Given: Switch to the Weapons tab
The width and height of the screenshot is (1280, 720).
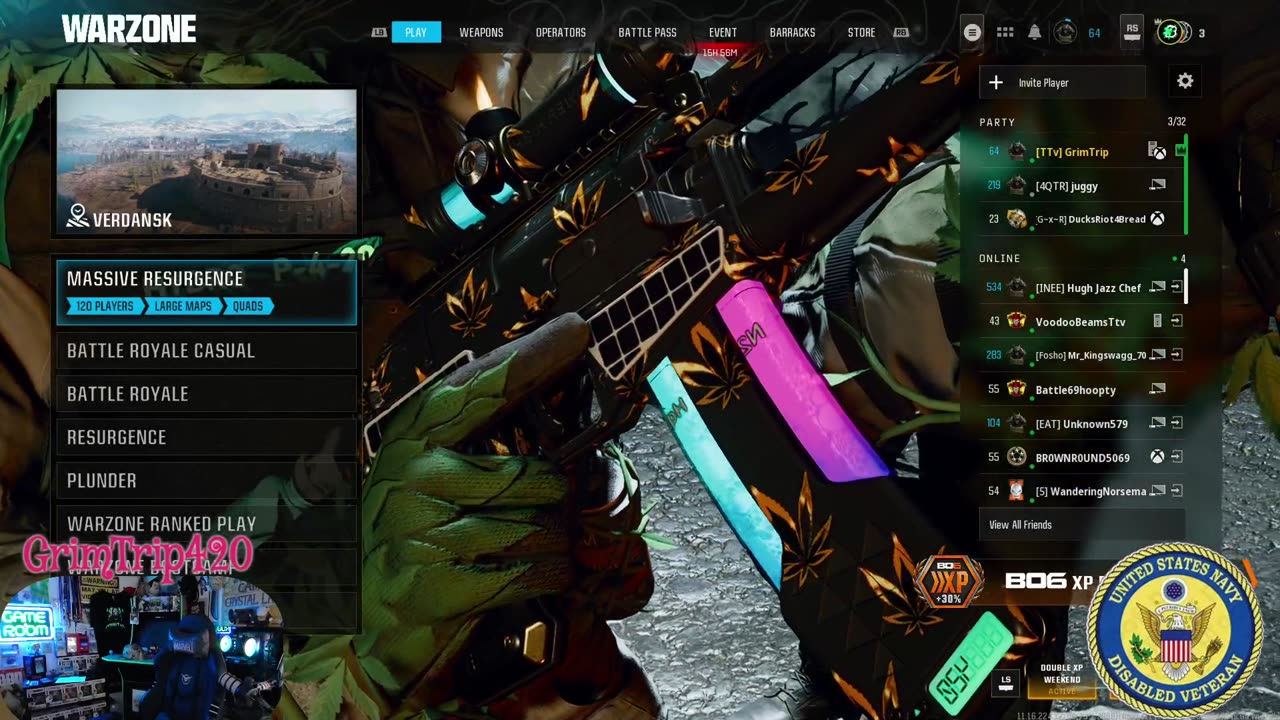Looking at the screenshot, I should (481, 33).
